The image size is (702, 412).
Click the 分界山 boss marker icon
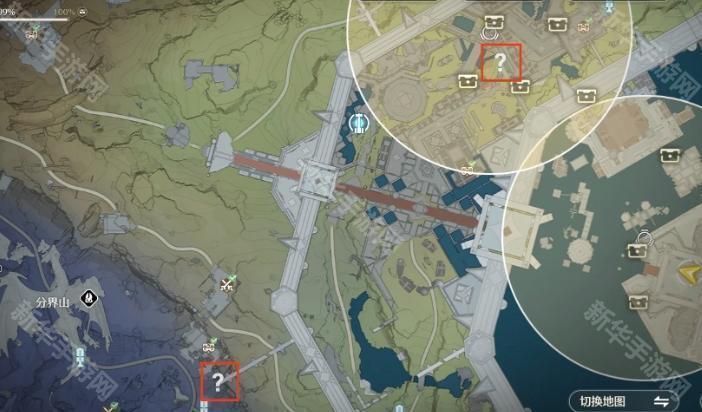pyautogui.click(x=91, y=297)
